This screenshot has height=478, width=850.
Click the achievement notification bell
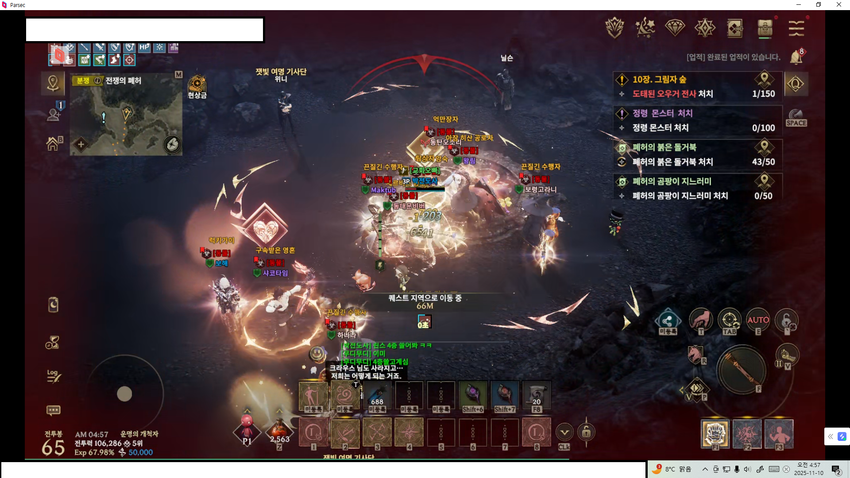tap(796, 58)
